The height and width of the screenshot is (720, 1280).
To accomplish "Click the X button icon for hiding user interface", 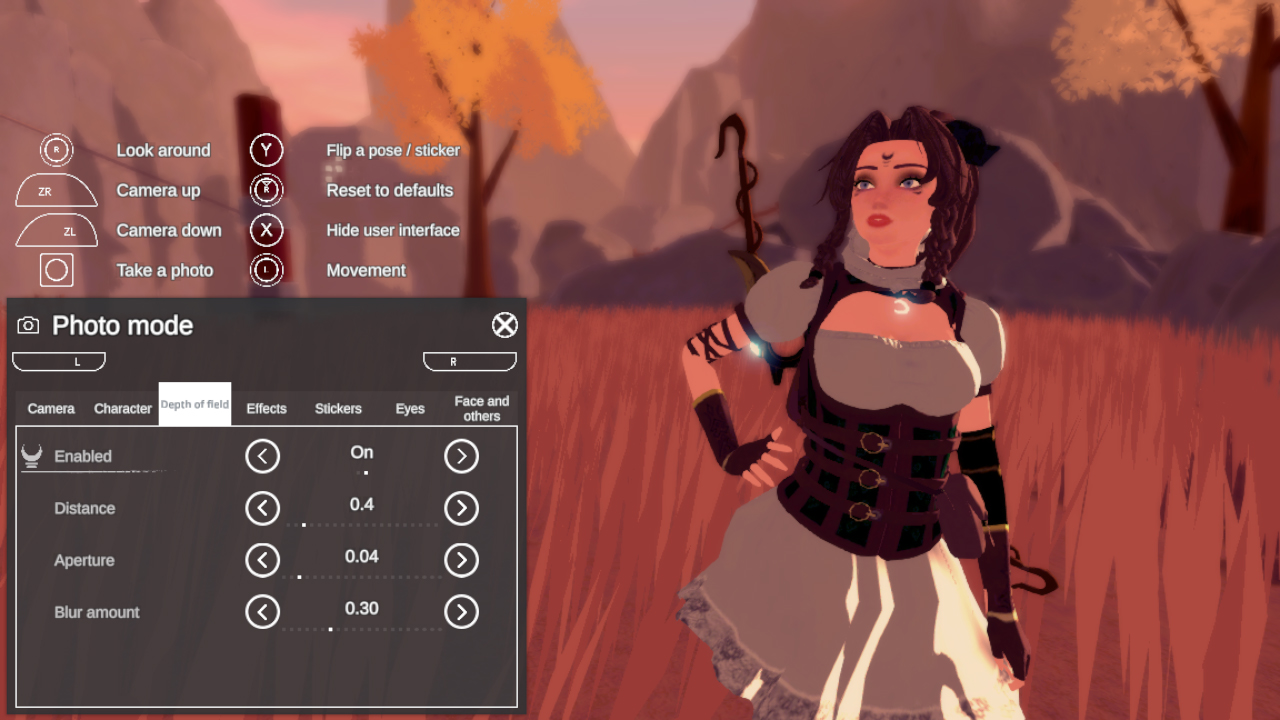I will (x=266, y=230).
